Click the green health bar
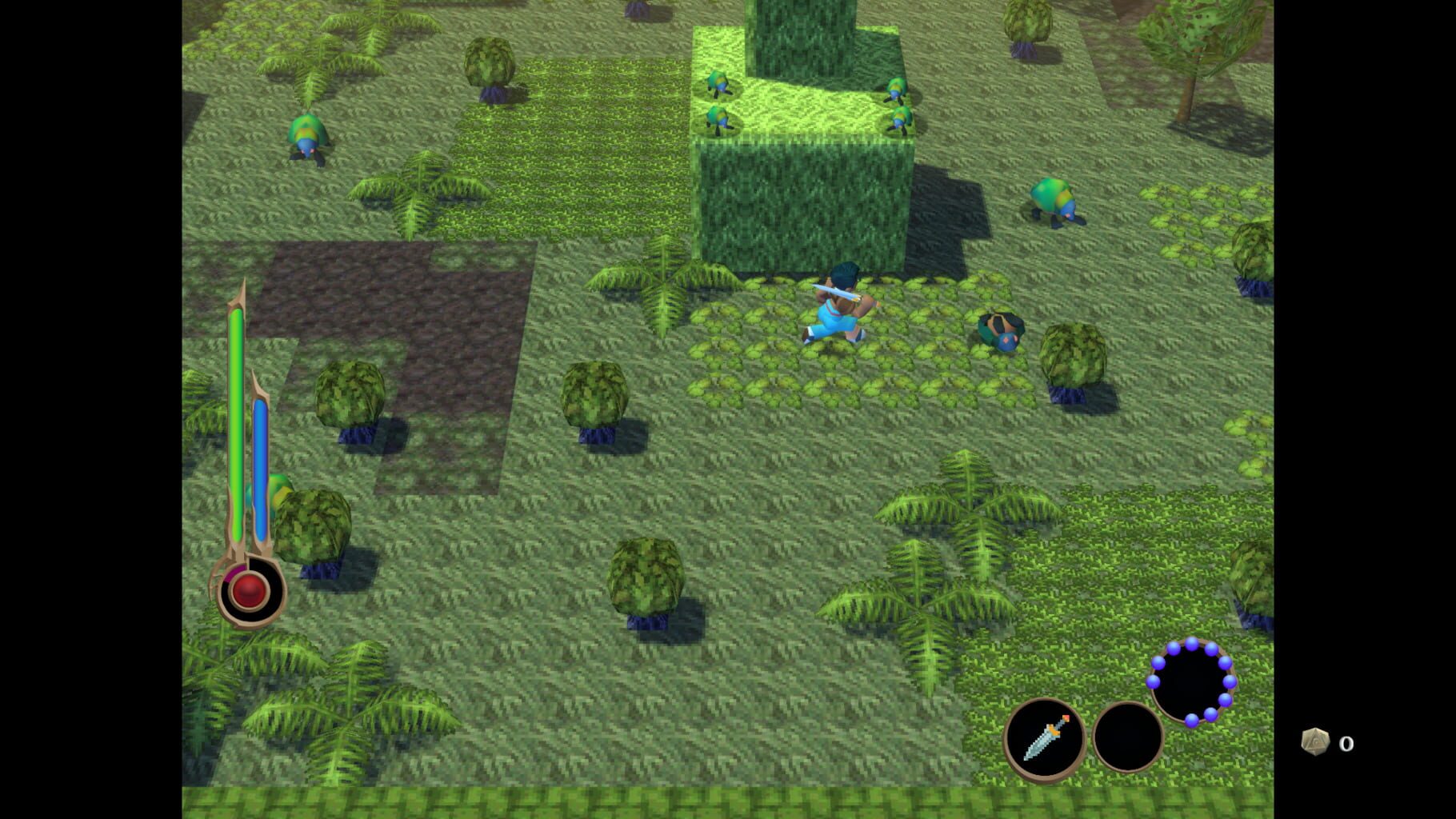Viewport: 1456px width, 819px height. [236, 416]
